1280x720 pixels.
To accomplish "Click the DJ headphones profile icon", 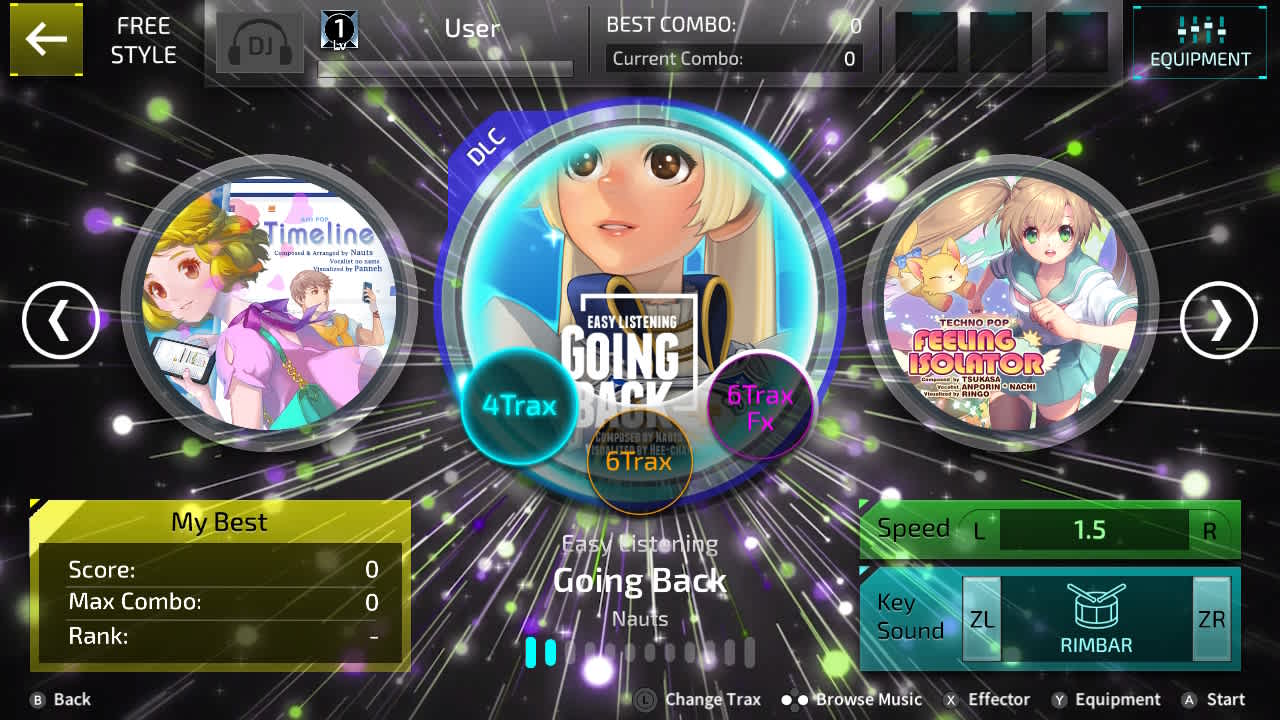I will [x=260, y=42].
